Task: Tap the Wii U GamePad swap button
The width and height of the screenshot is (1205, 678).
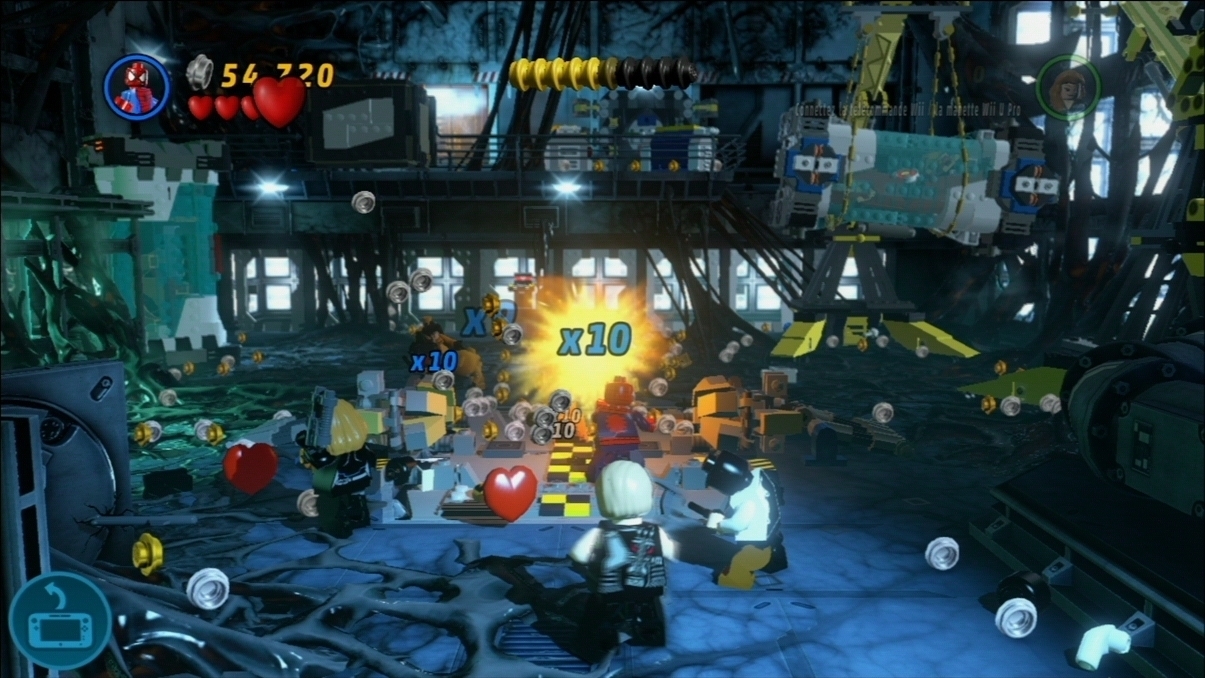Action: pos(60,621)
